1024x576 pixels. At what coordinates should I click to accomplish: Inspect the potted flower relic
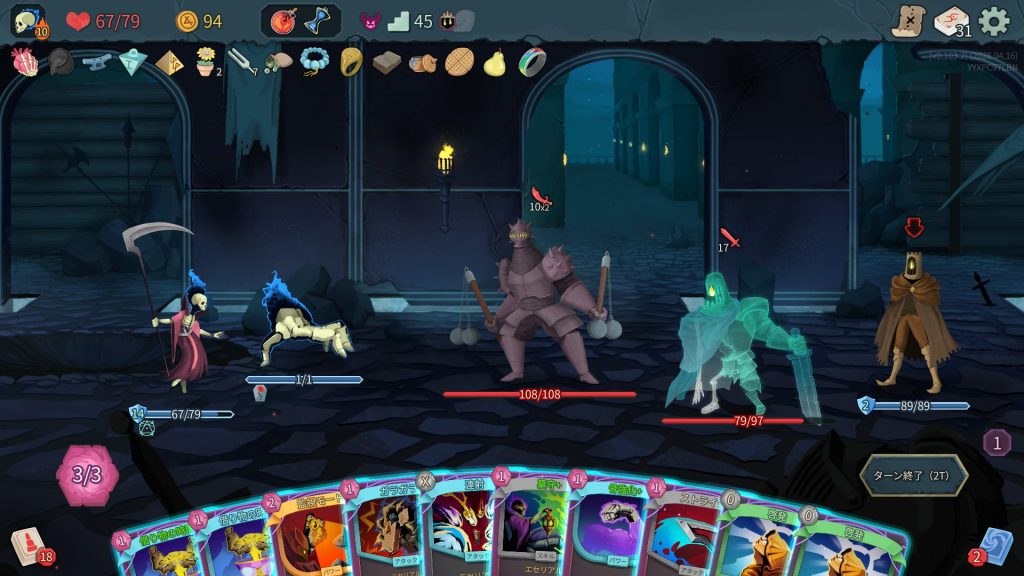coord(206,62)
